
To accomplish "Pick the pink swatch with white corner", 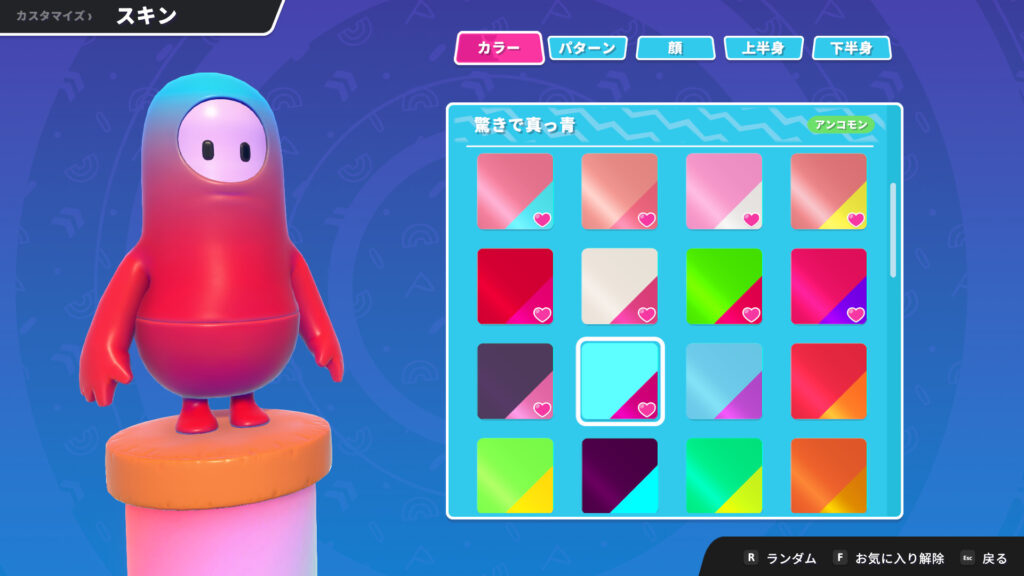I will click(724, 191).
